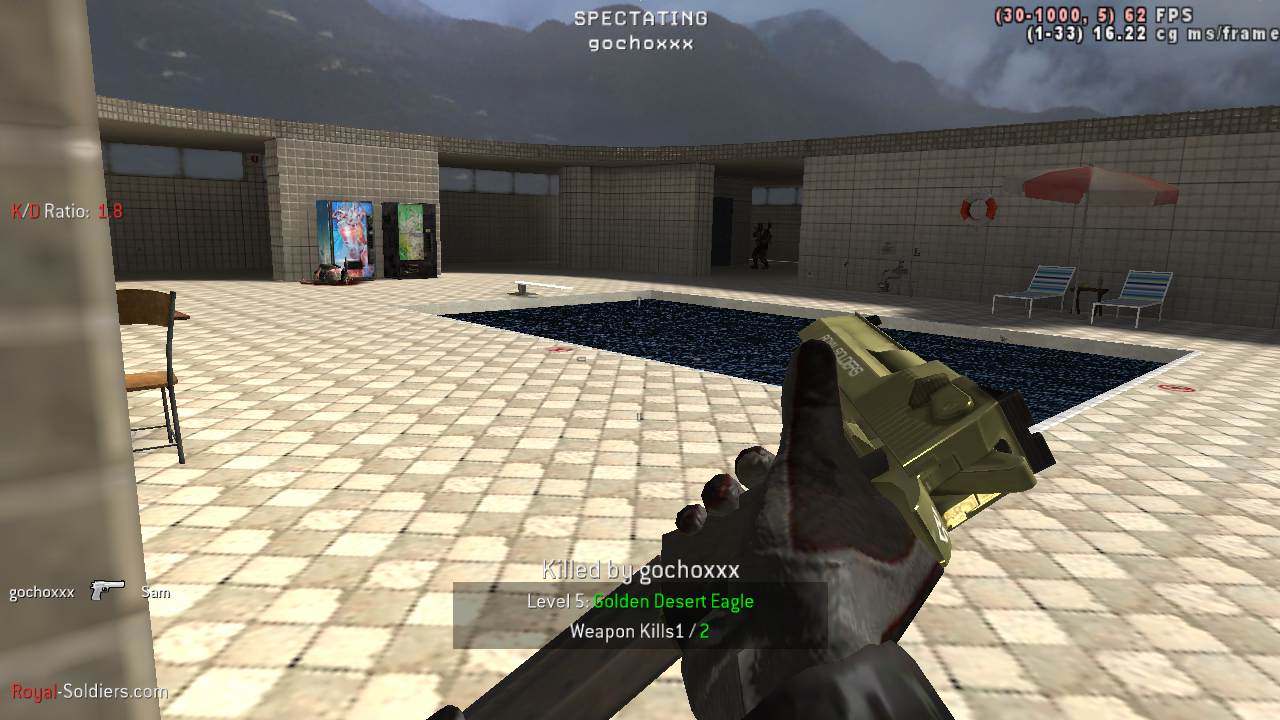Select the left vending machine
Viewport: 1280px width, 720px height.
(x=345, y=240)
